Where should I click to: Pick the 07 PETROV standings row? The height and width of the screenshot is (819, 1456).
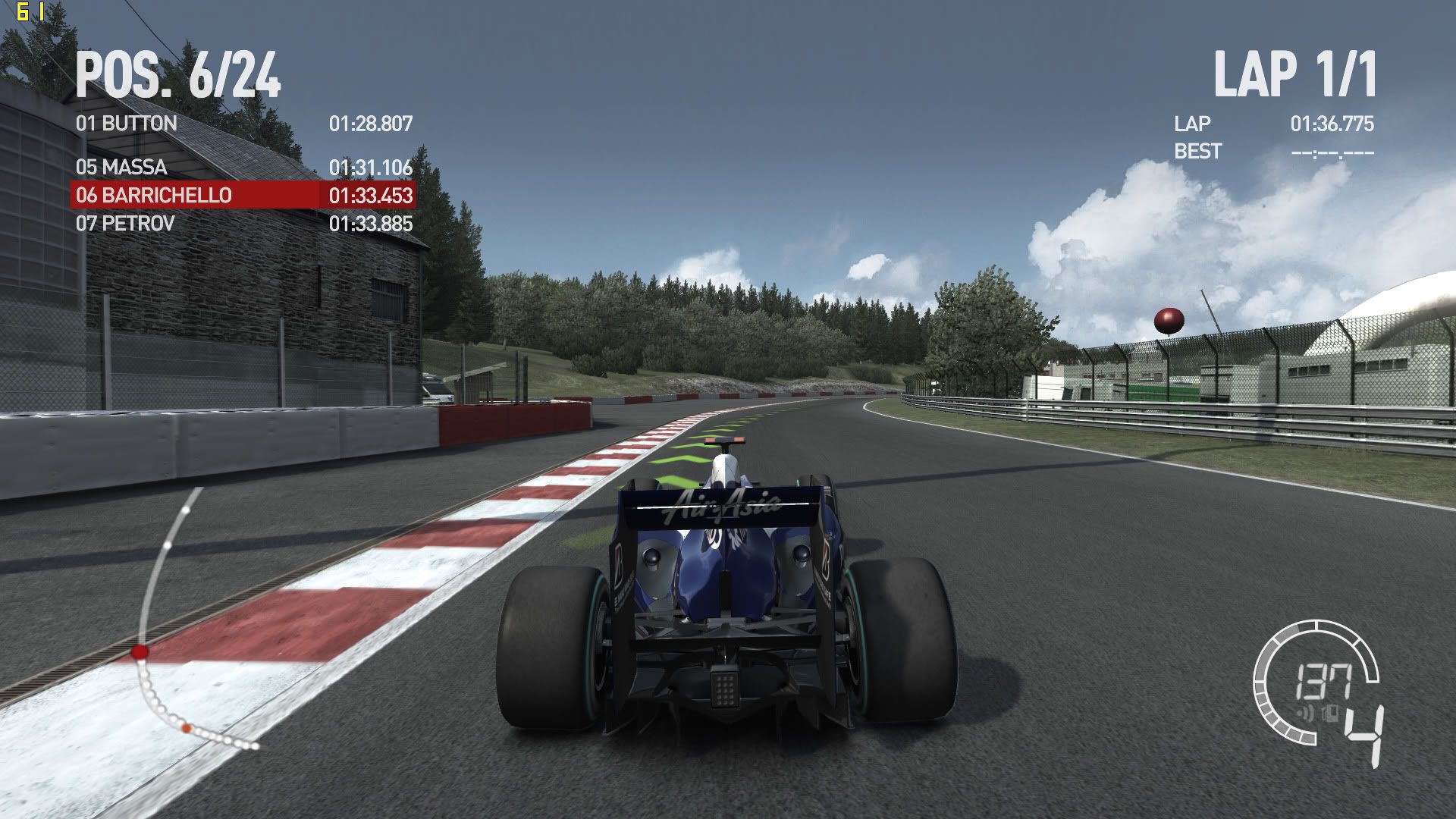pos(243,224)
